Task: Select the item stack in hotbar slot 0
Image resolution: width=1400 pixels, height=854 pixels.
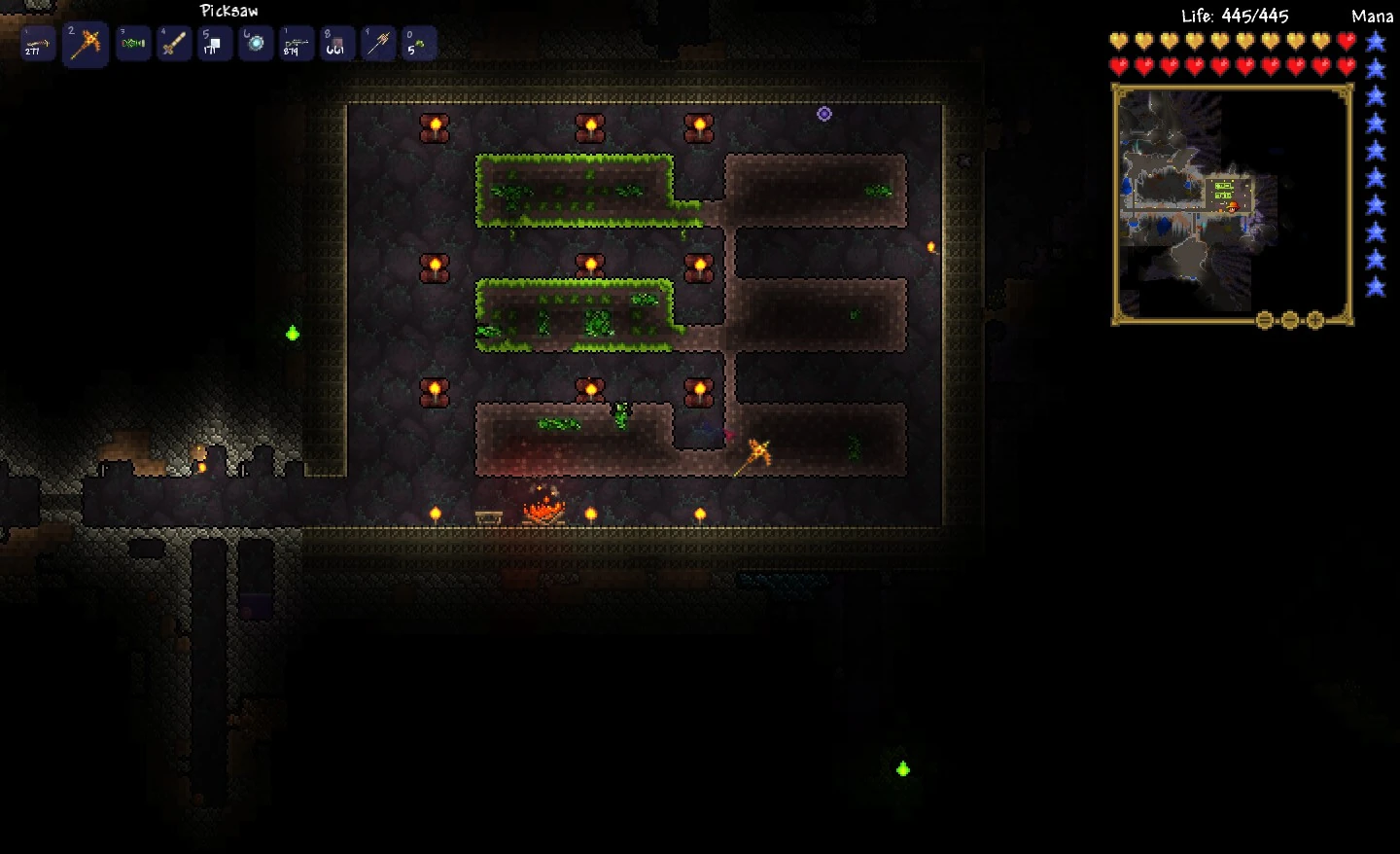Action: coord(418,44)
